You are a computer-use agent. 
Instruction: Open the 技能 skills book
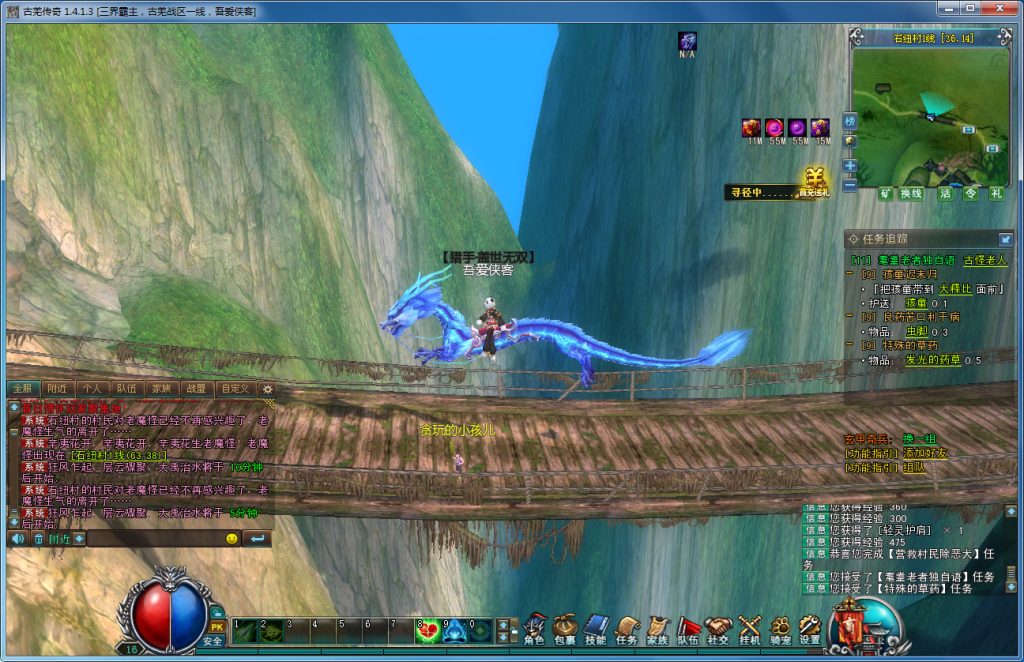(x=596, y=627)
